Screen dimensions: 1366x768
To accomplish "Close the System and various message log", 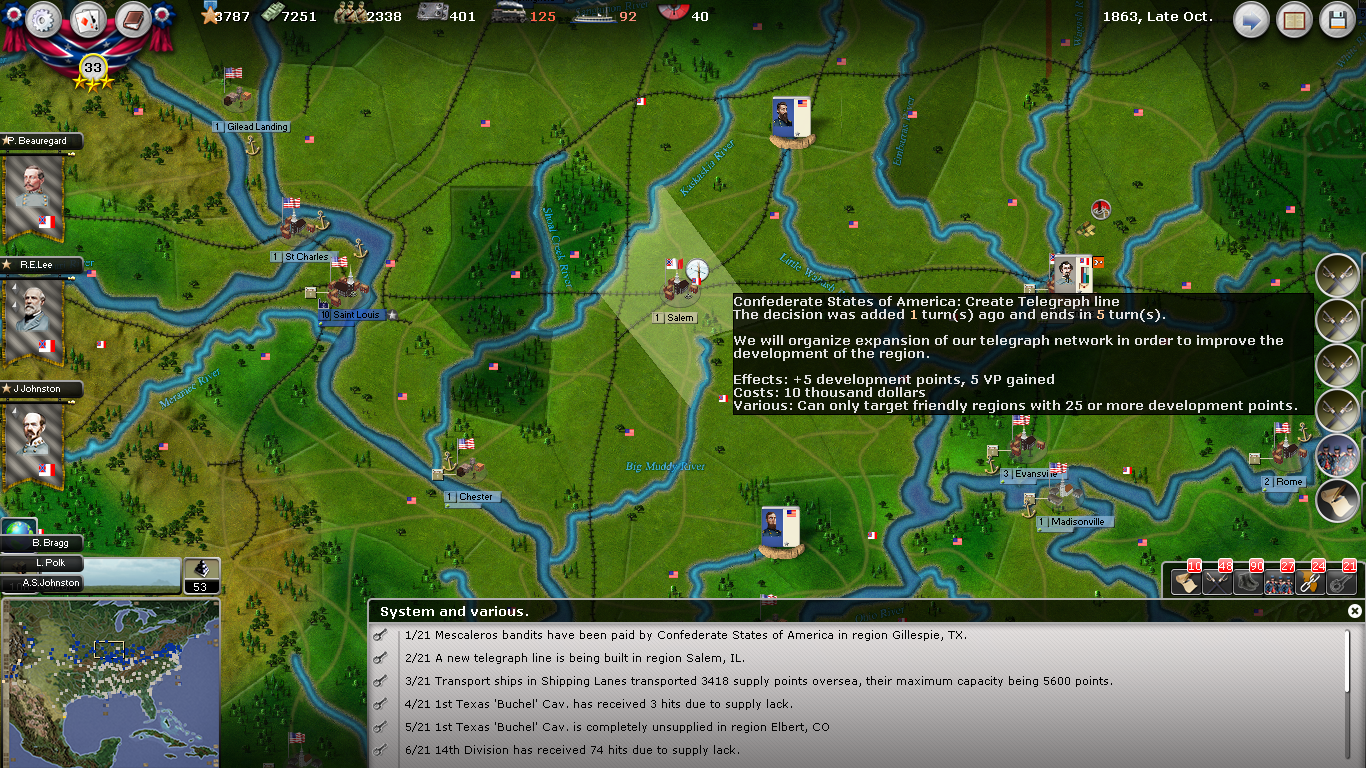I will click(1354, 611).
